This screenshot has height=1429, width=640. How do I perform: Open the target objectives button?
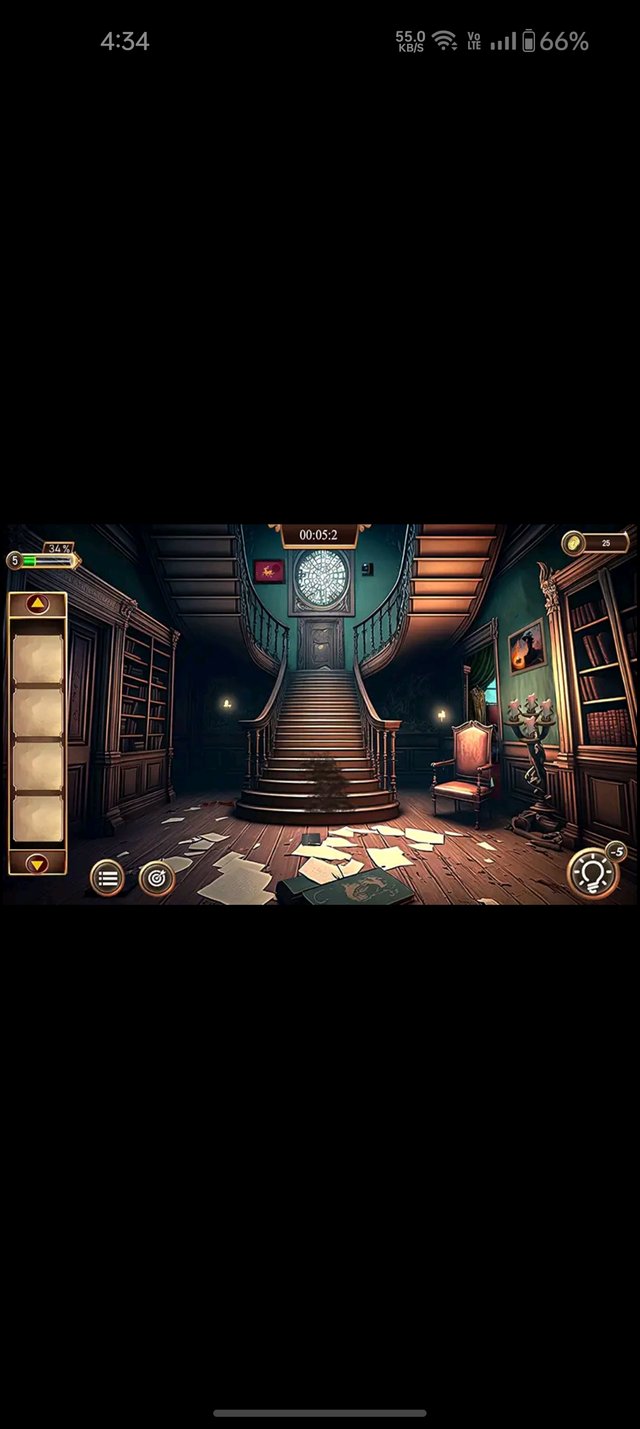156,878
